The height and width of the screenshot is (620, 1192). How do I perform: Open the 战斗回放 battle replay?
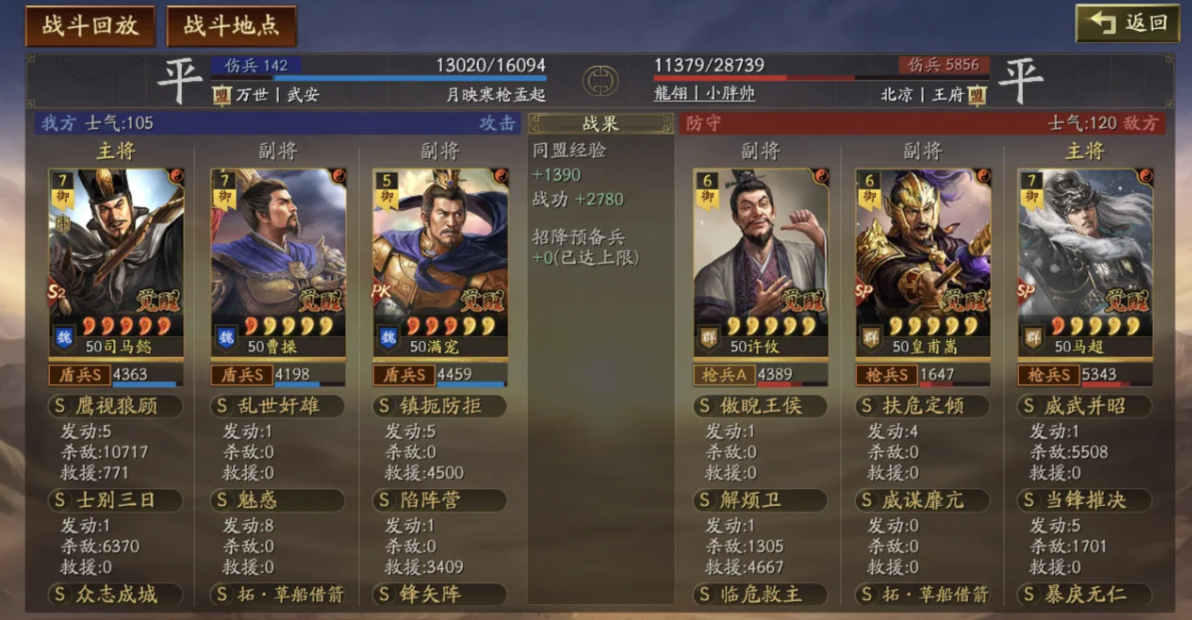(x=90, y=26)
